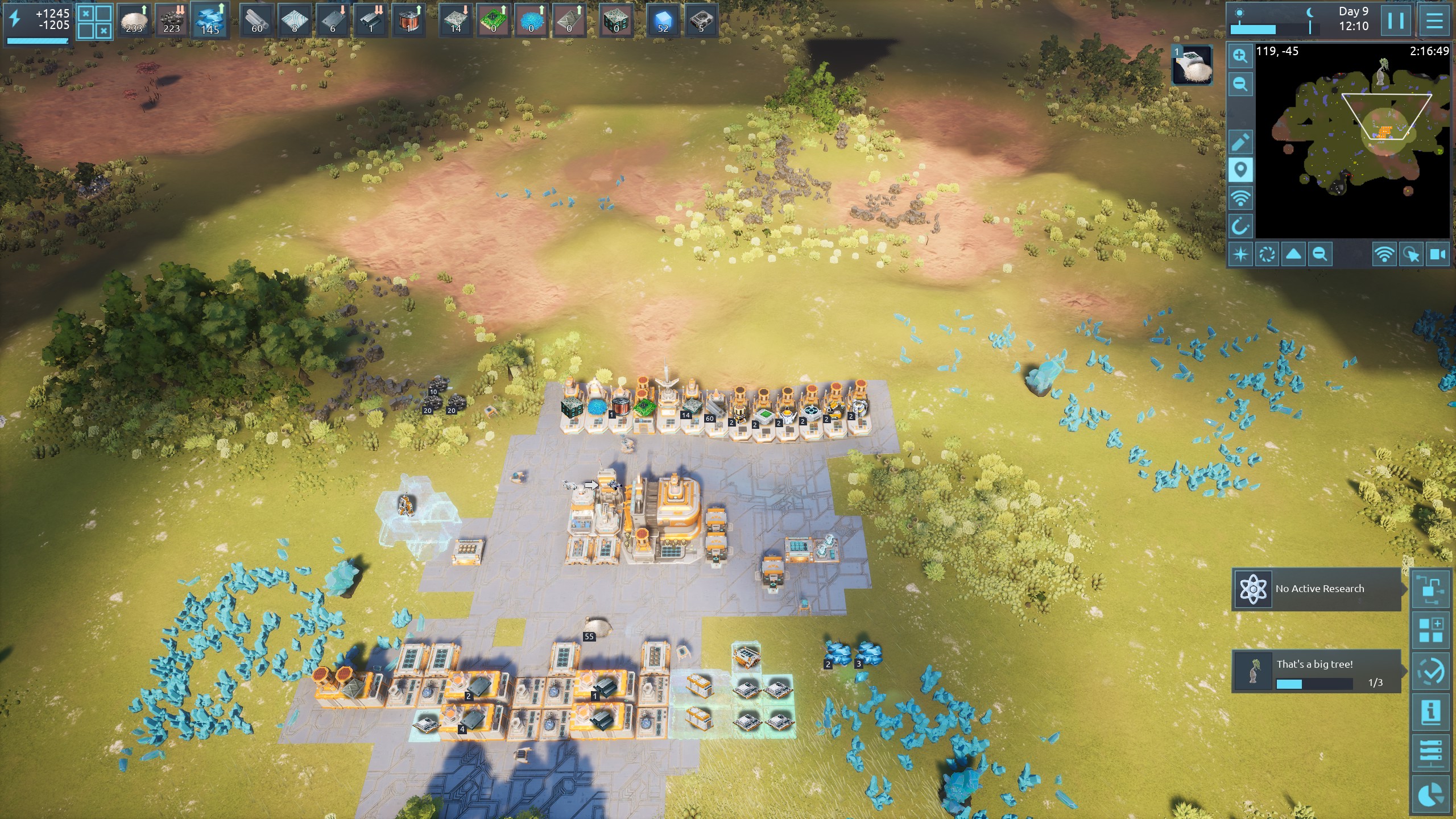Open the info book encyclopedia
This screenshot has width=1456, height=819.
coord(1430,712)
